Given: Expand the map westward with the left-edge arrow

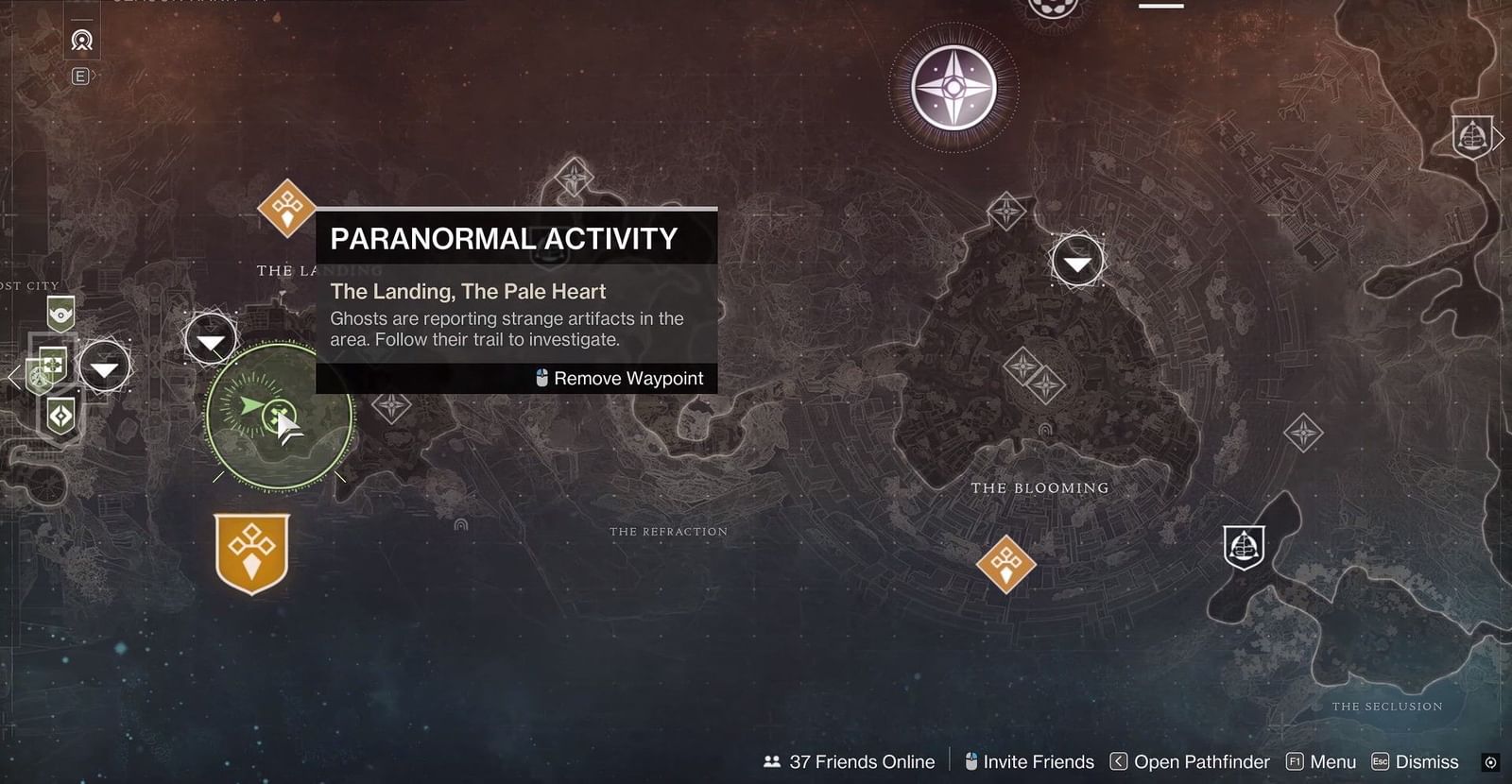Looking at the screenshot, I should [x=11, y=376].
